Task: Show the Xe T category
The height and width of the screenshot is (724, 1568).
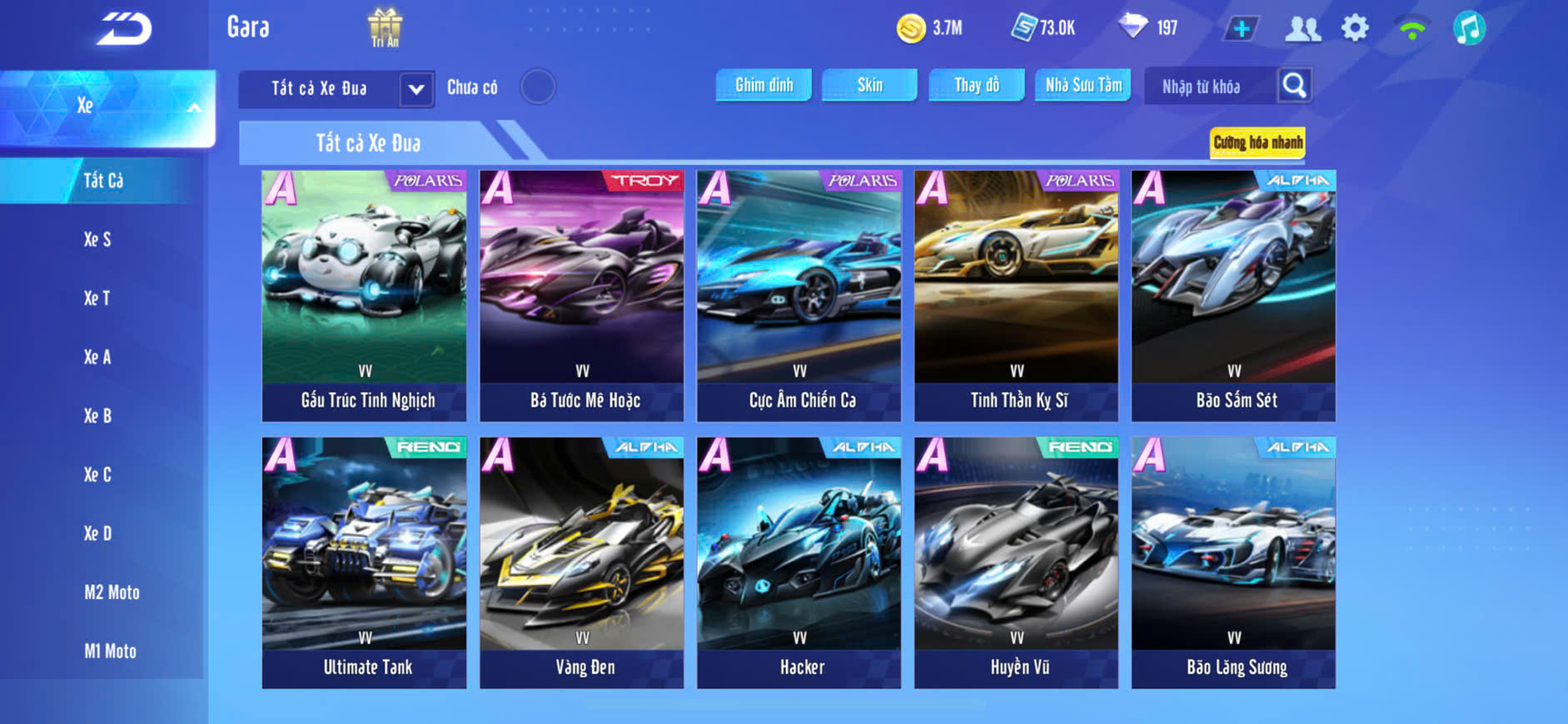Action: (x=97, y=298)
